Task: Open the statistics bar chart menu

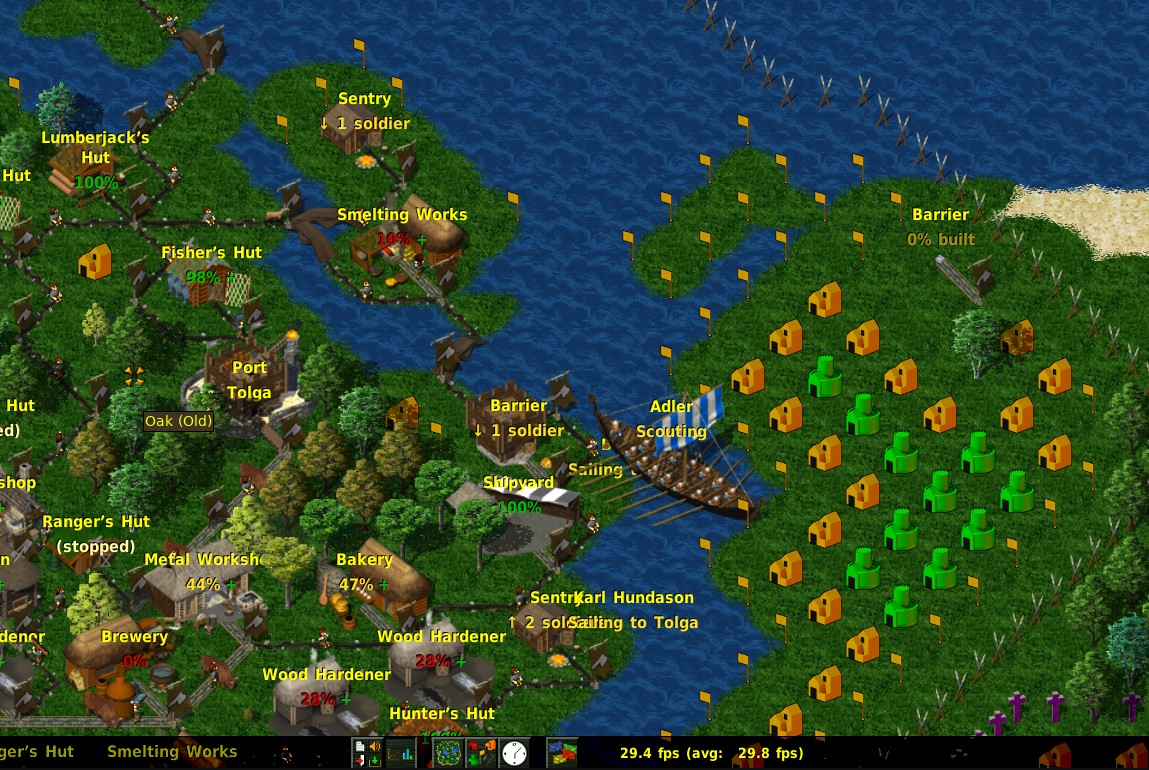Action: [401, 753]
